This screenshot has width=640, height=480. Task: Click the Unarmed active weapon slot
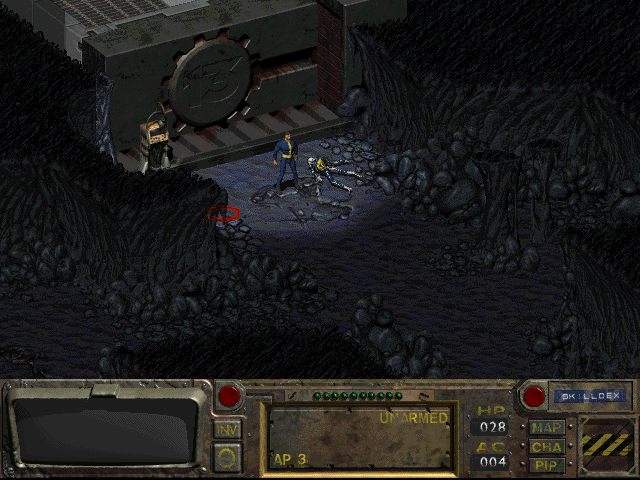click(x=359, y=437)
